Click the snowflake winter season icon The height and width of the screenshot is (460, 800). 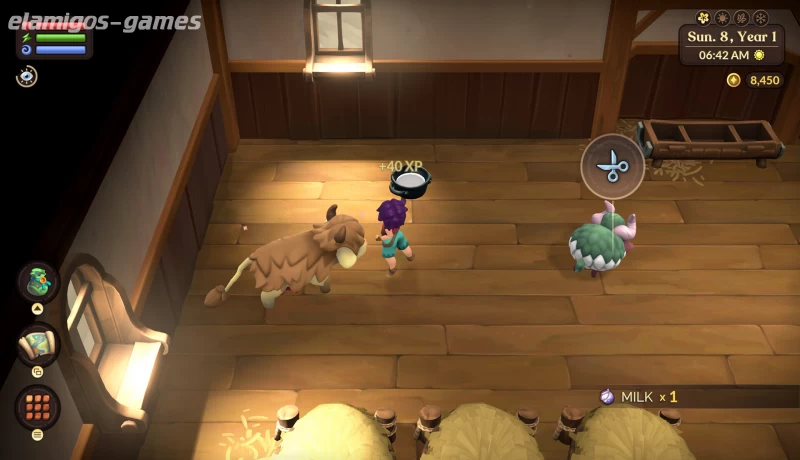coord(760,18)
